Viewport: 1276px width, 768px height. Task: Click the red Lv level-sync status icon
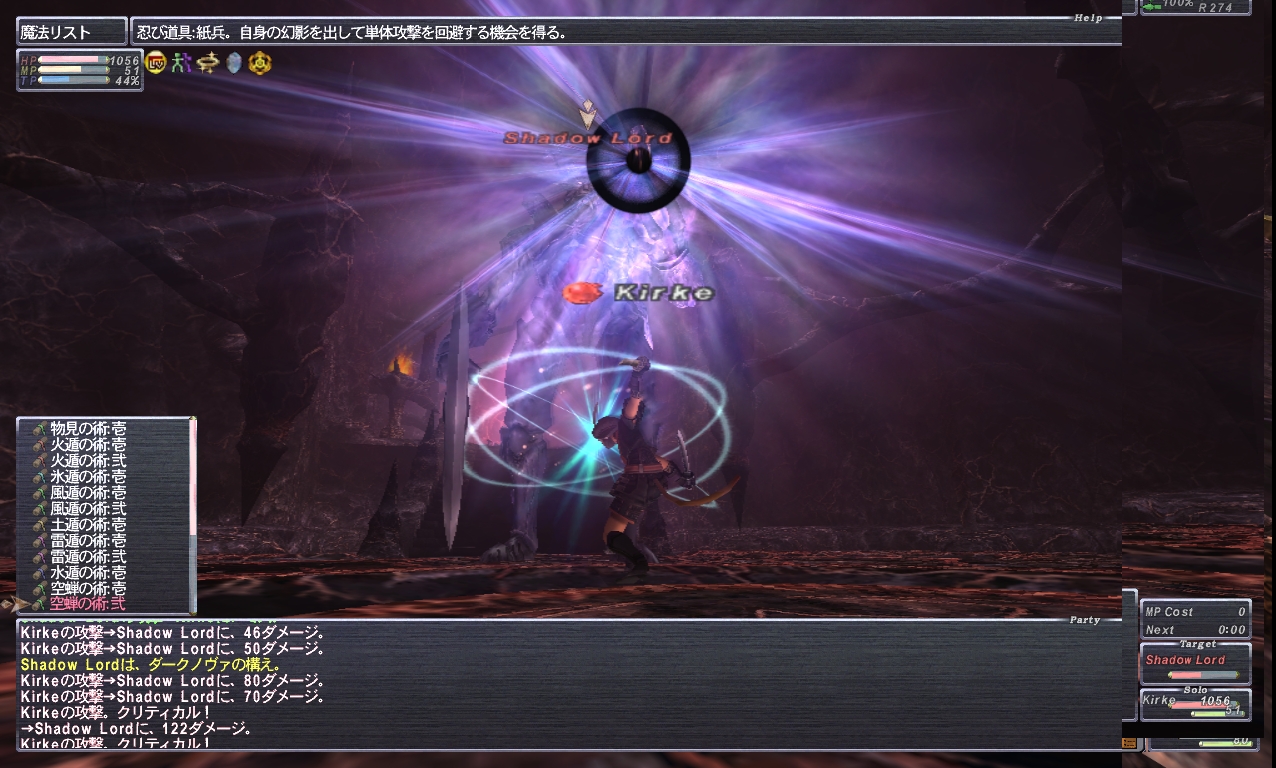point(156,63)
